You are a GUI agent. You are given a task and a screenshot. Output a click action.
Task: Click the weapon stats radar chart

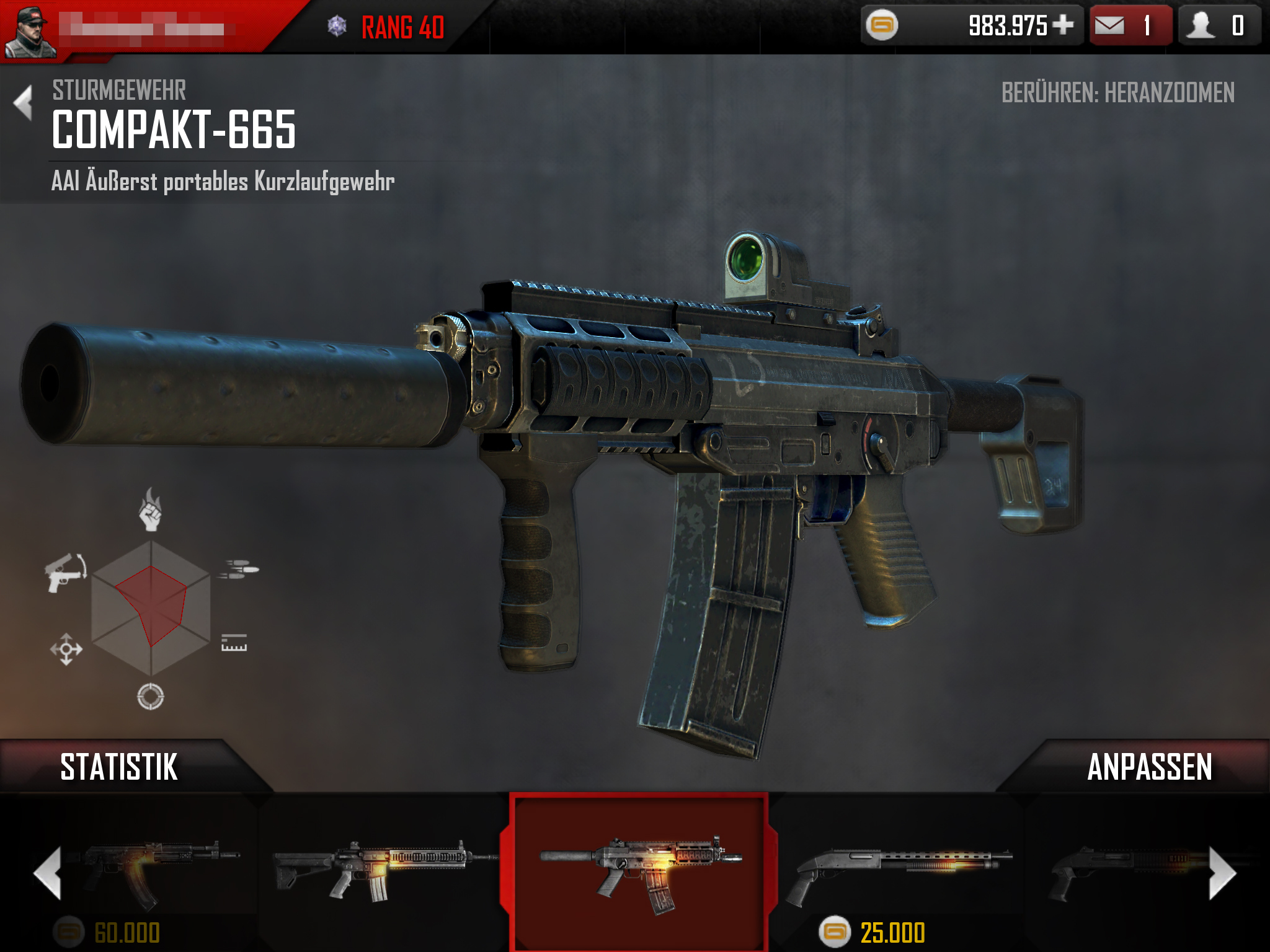[x=151, y=607]
